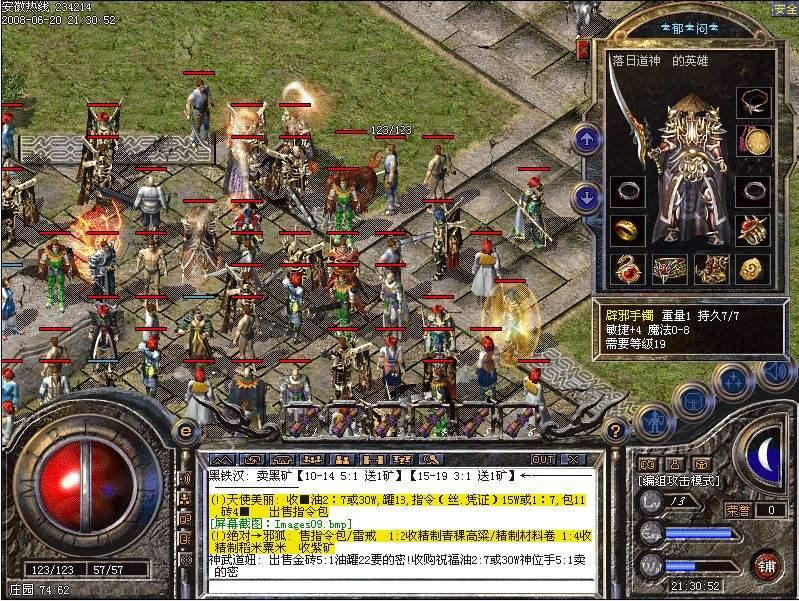
Task: Click the OUT button above the chat
Action: click(543, 459)
